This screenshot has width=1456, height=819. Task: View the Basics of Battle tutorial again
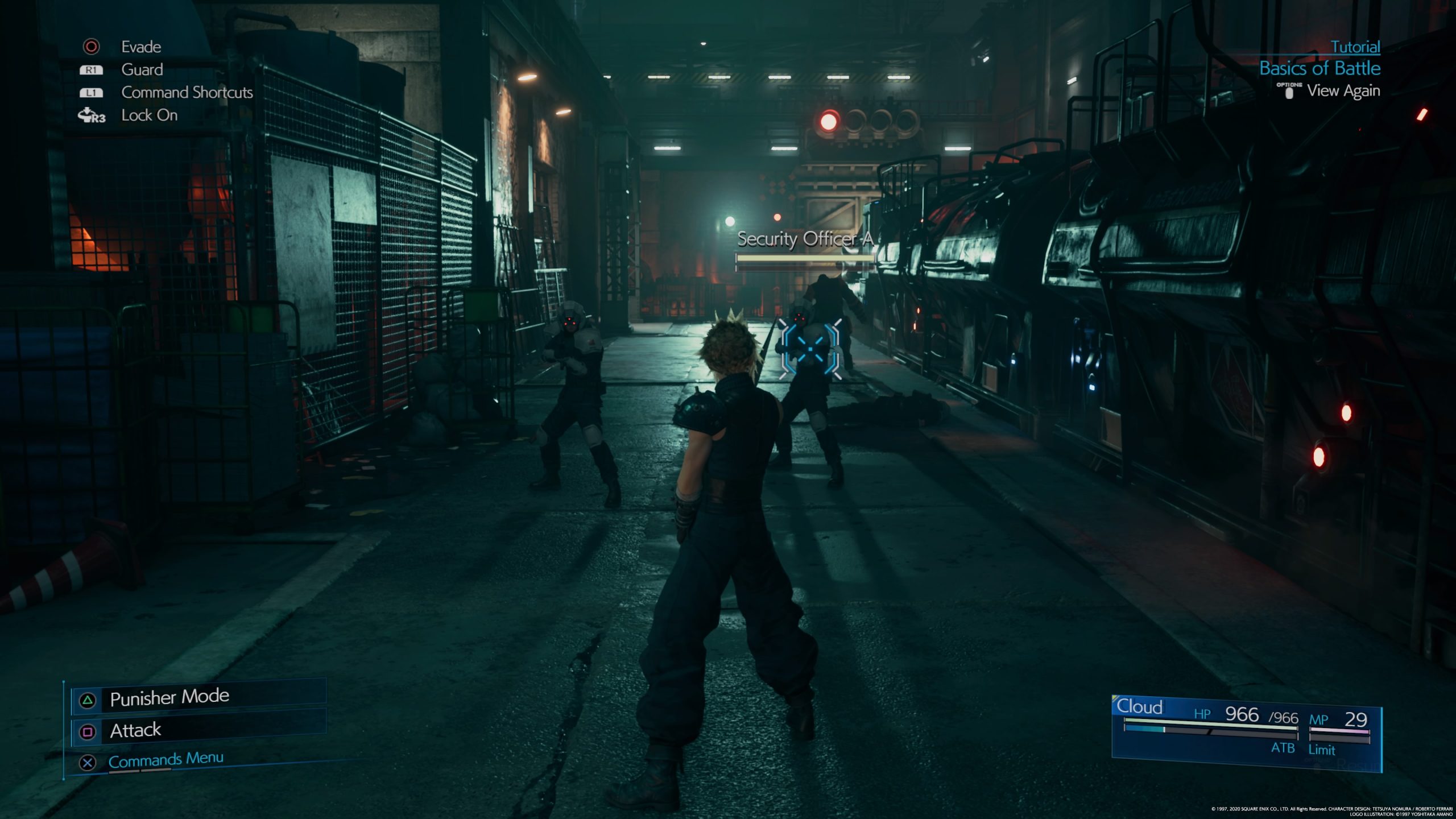pos(1342,91)
